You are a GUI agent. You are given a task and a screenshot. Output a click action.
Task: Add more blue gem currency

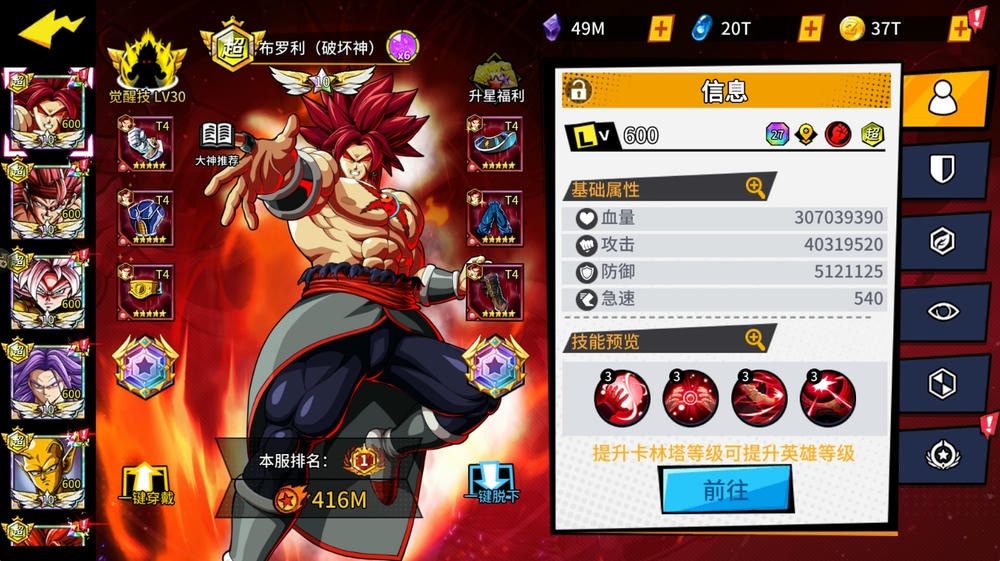coord(810,28)
